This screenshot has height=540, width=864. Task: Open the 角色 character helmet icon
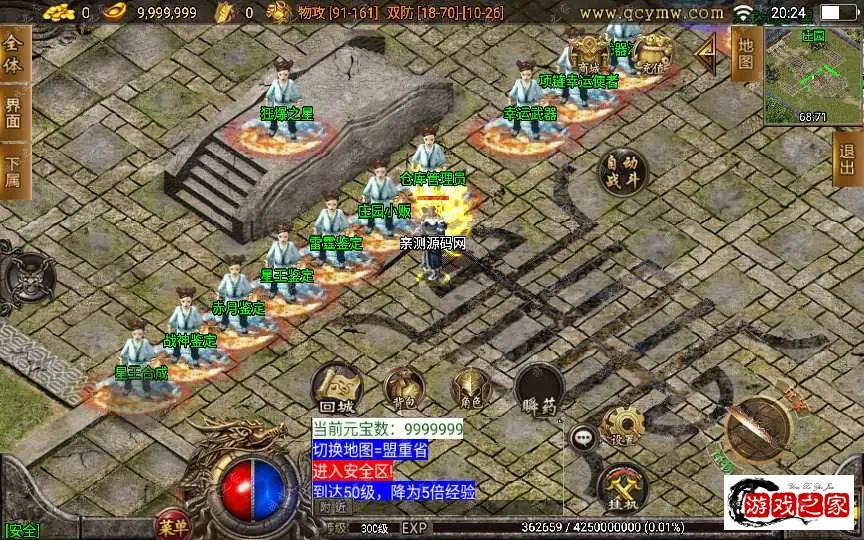[470, 387]
